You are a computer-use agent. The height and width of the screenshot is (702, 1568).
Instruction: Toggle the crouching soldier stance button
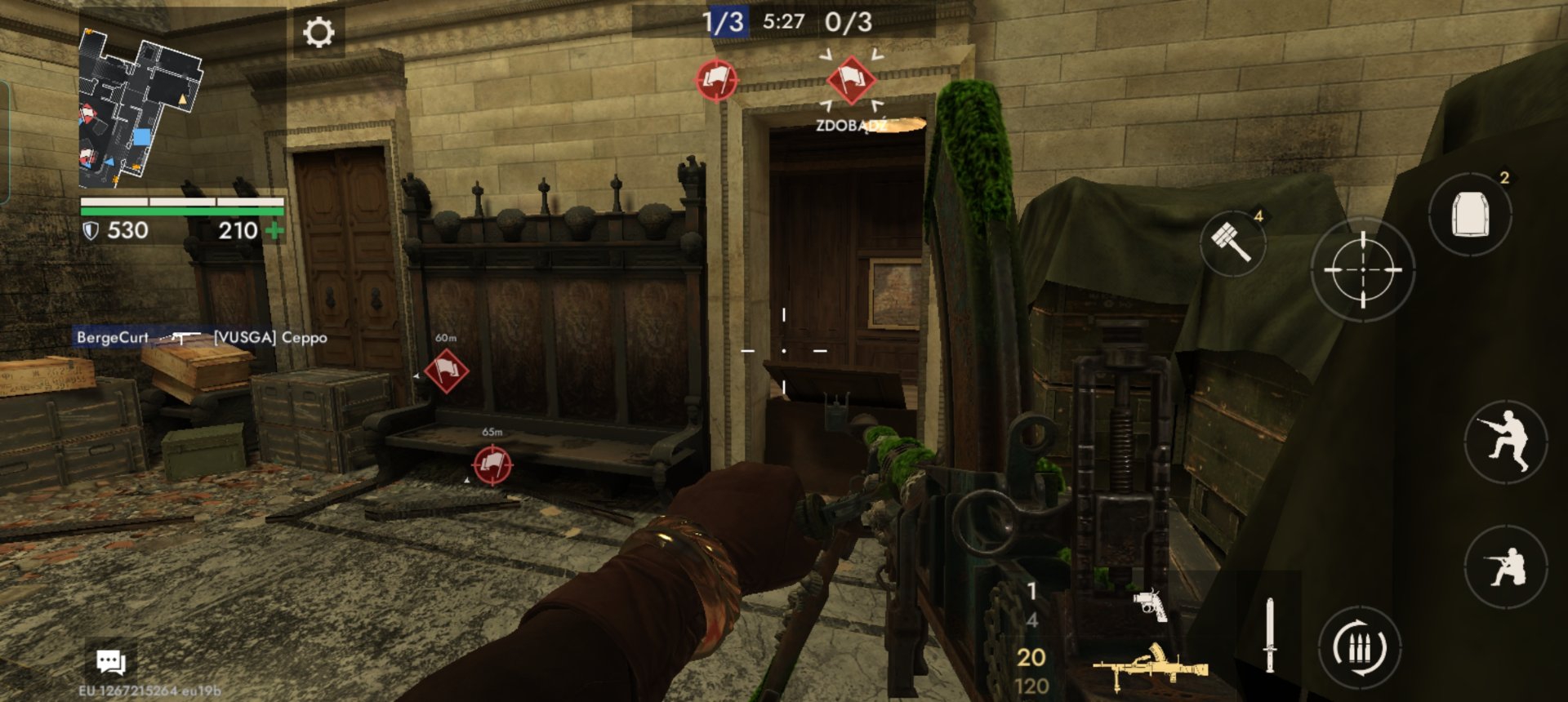pyautogui.click(x=1506, y=566)
